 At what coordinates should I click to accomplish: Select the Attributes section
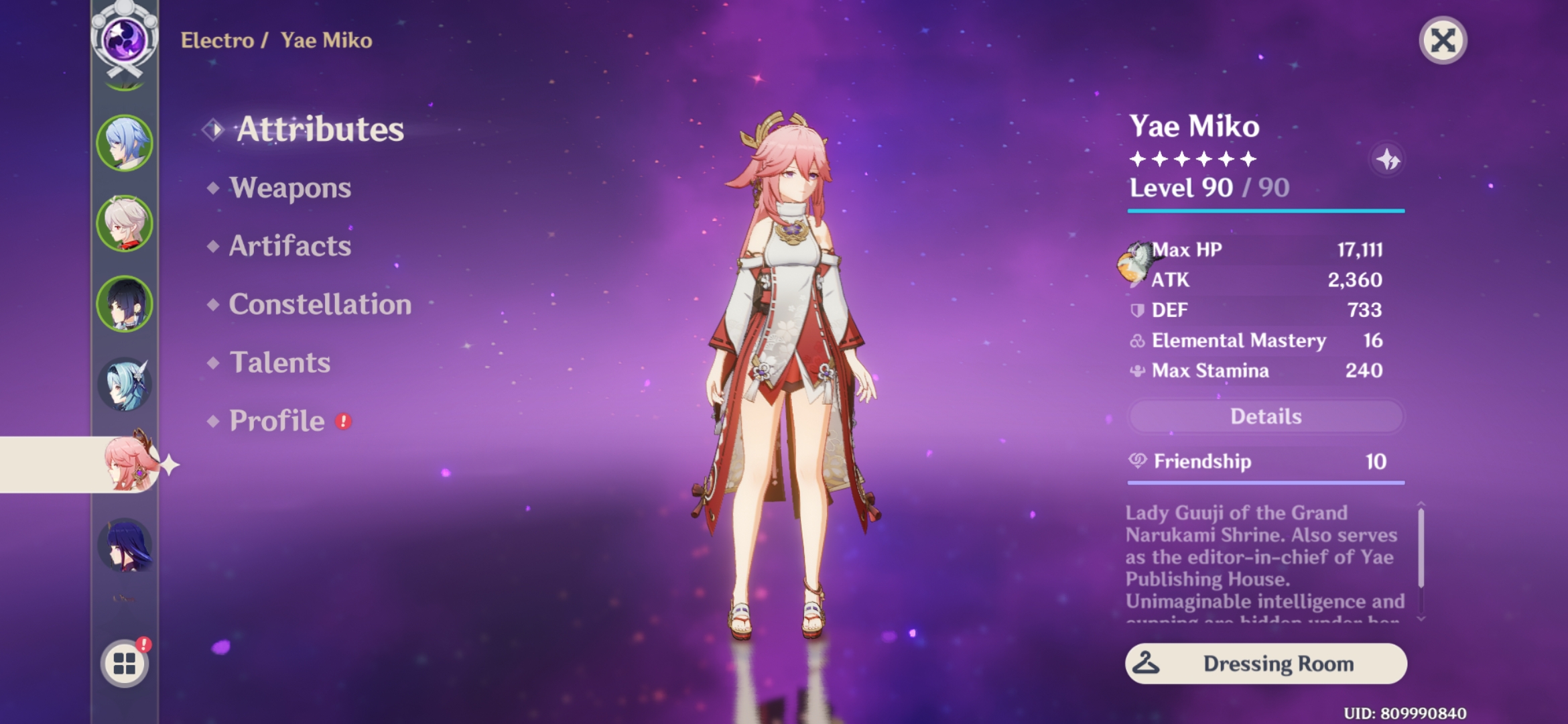click(320, 129)
